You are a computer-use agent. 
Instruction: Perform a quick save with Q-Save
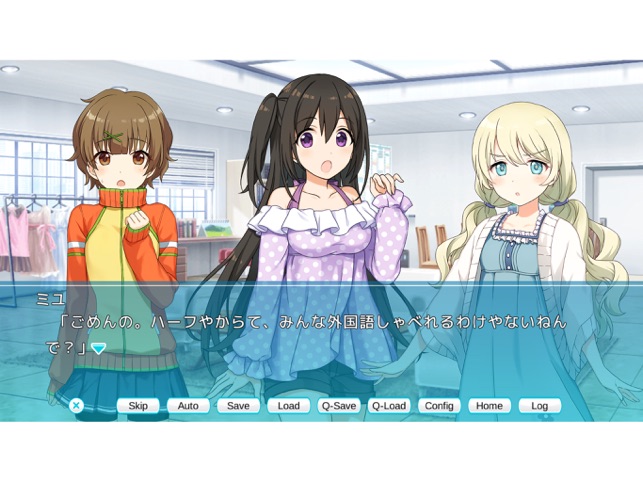pyautogui.click(x=339, y=406)
